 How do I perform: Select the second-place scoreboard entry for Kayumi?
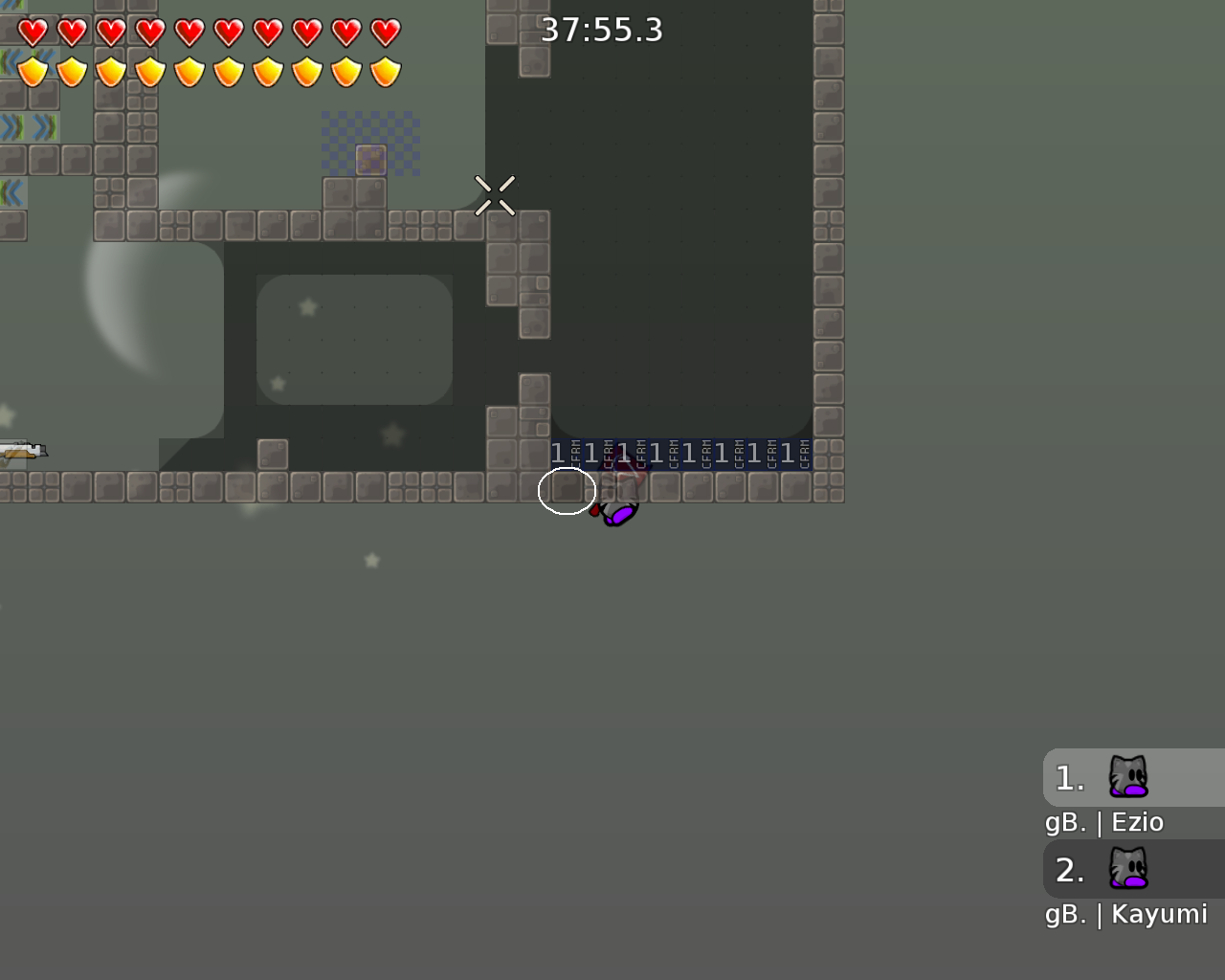click(1101, 870)
